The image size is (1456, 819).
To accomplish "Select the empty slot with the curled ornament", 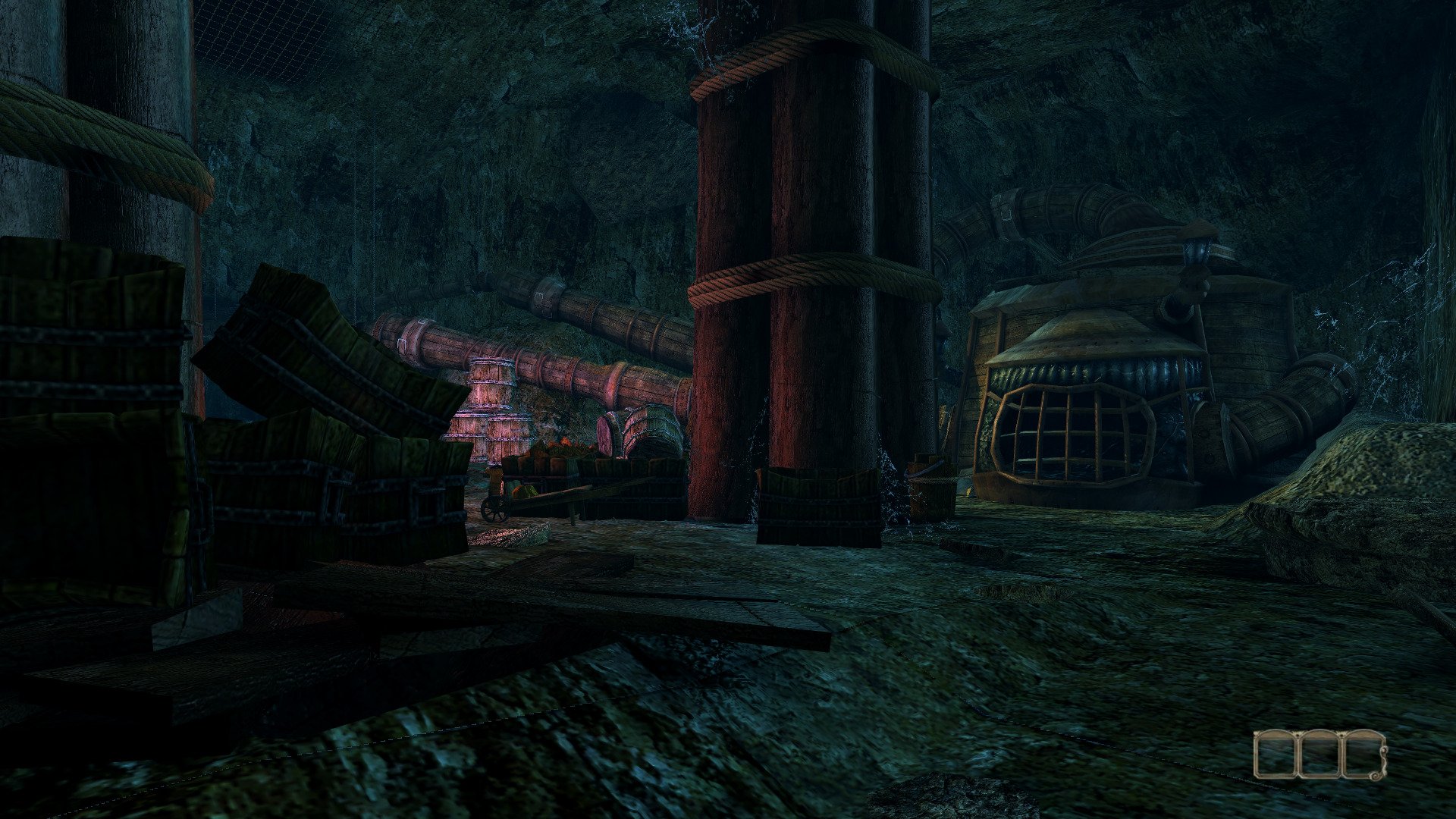I will pos(1364,754).
